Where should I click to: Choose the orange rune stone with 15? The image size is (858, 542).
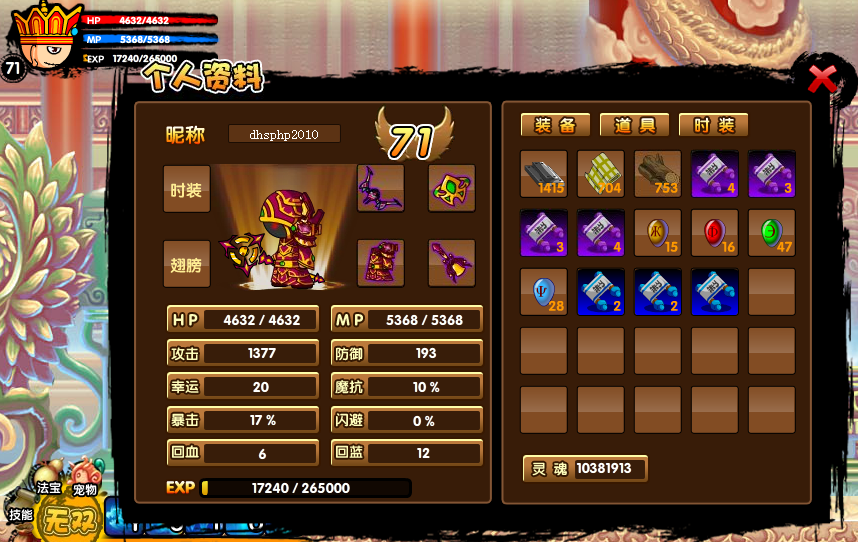point(658,233)
